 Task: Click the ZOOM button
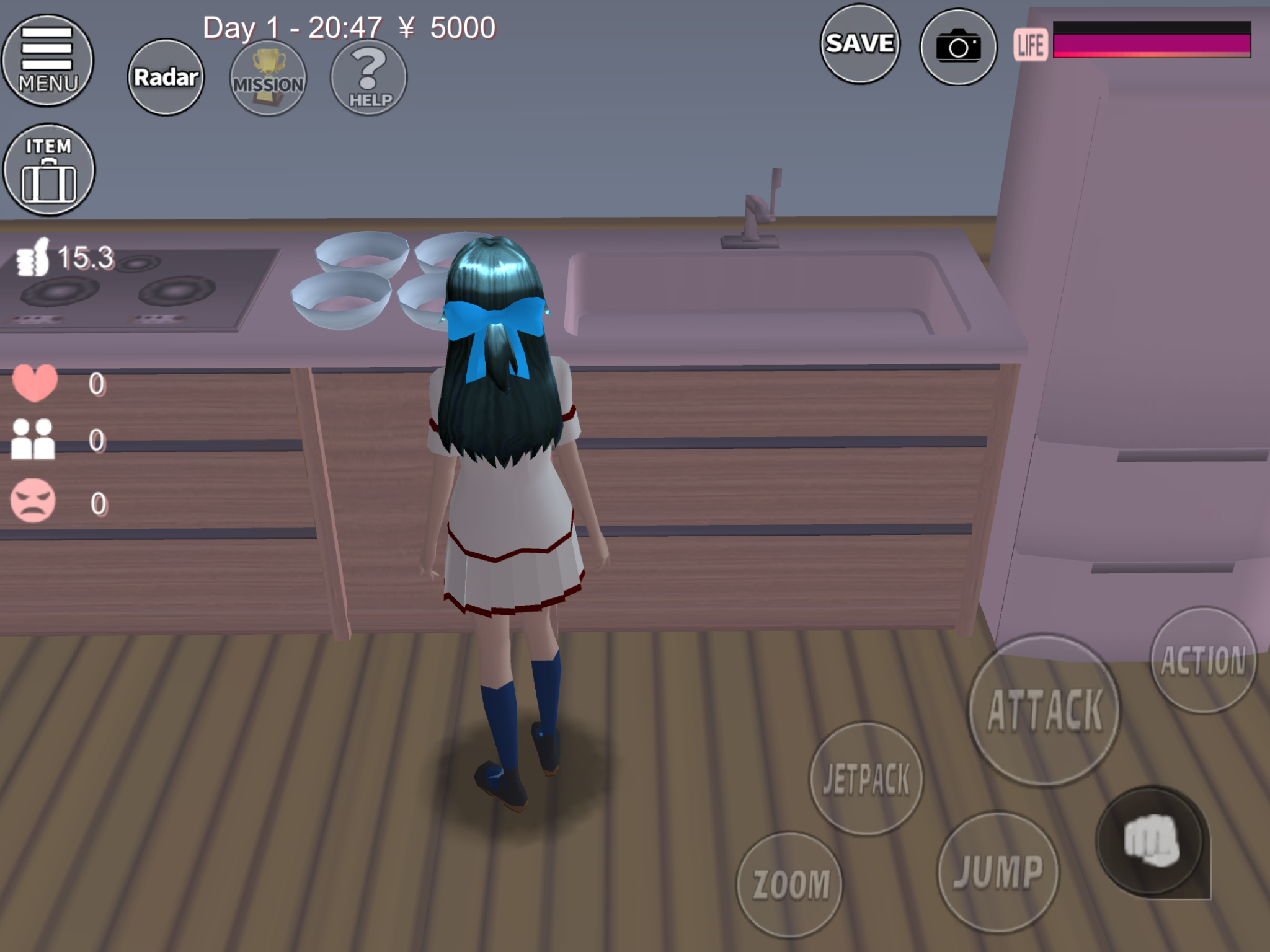[x=791, y=884]
